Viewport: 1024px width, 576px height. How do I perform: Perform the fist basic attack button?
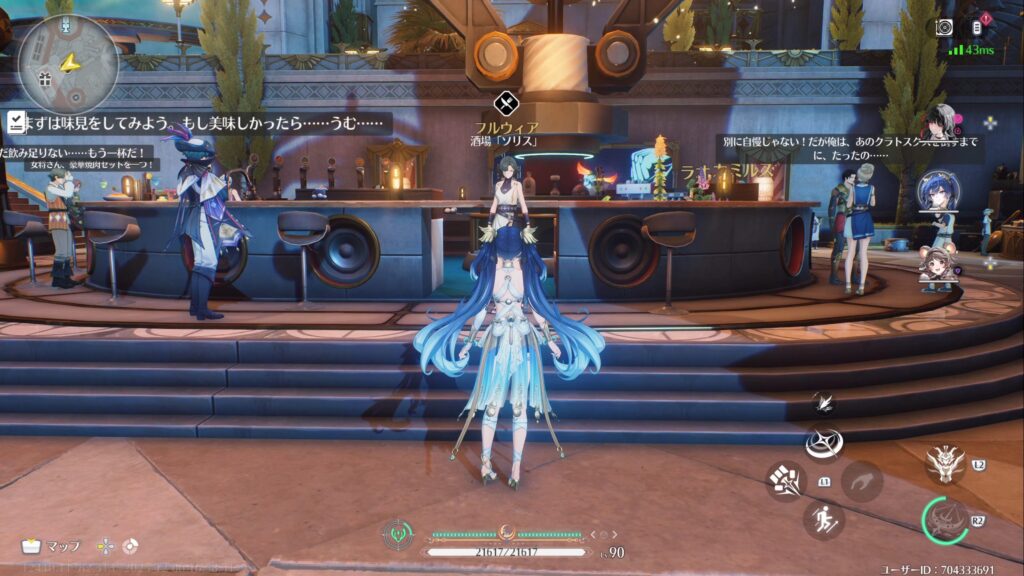pos(785,481)
